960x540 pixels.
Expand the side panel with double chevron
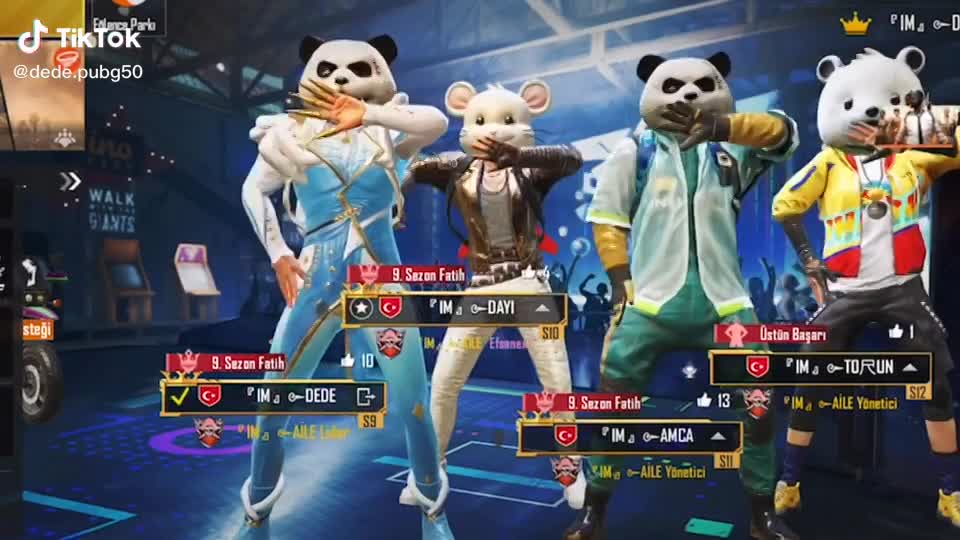[x=69, y=181]
